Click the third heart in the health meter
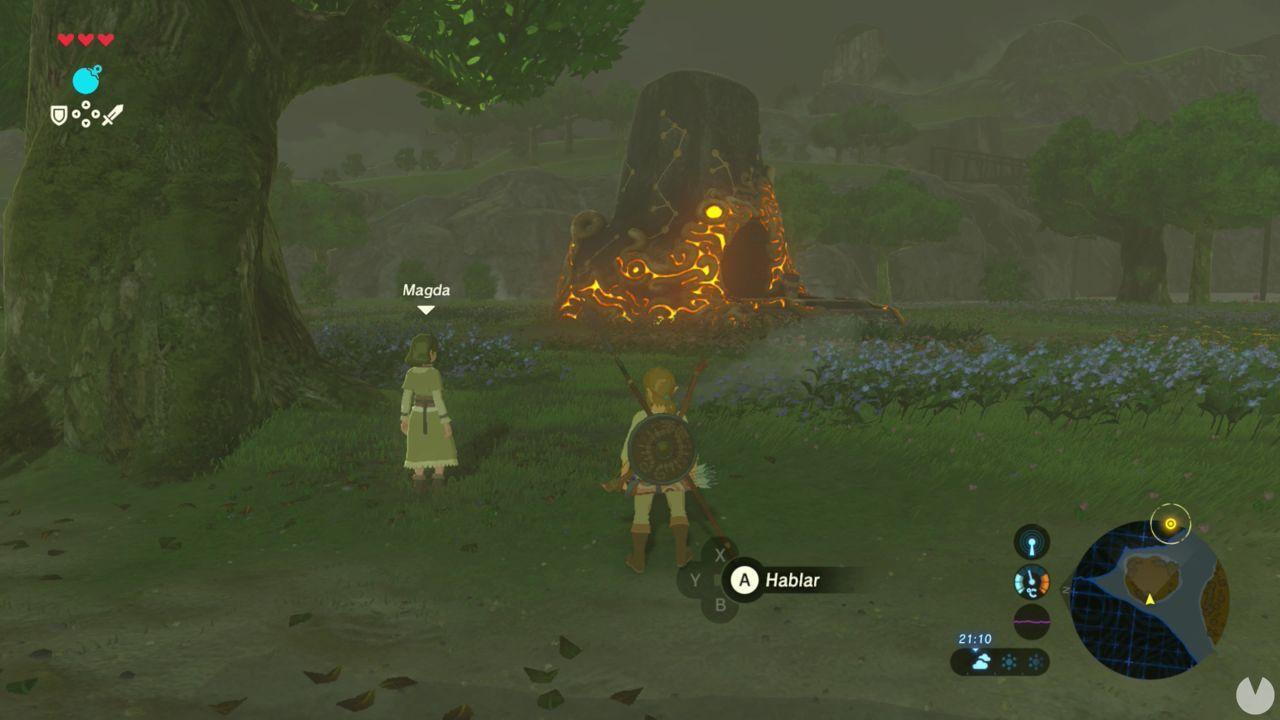 [x=105, y=39]
